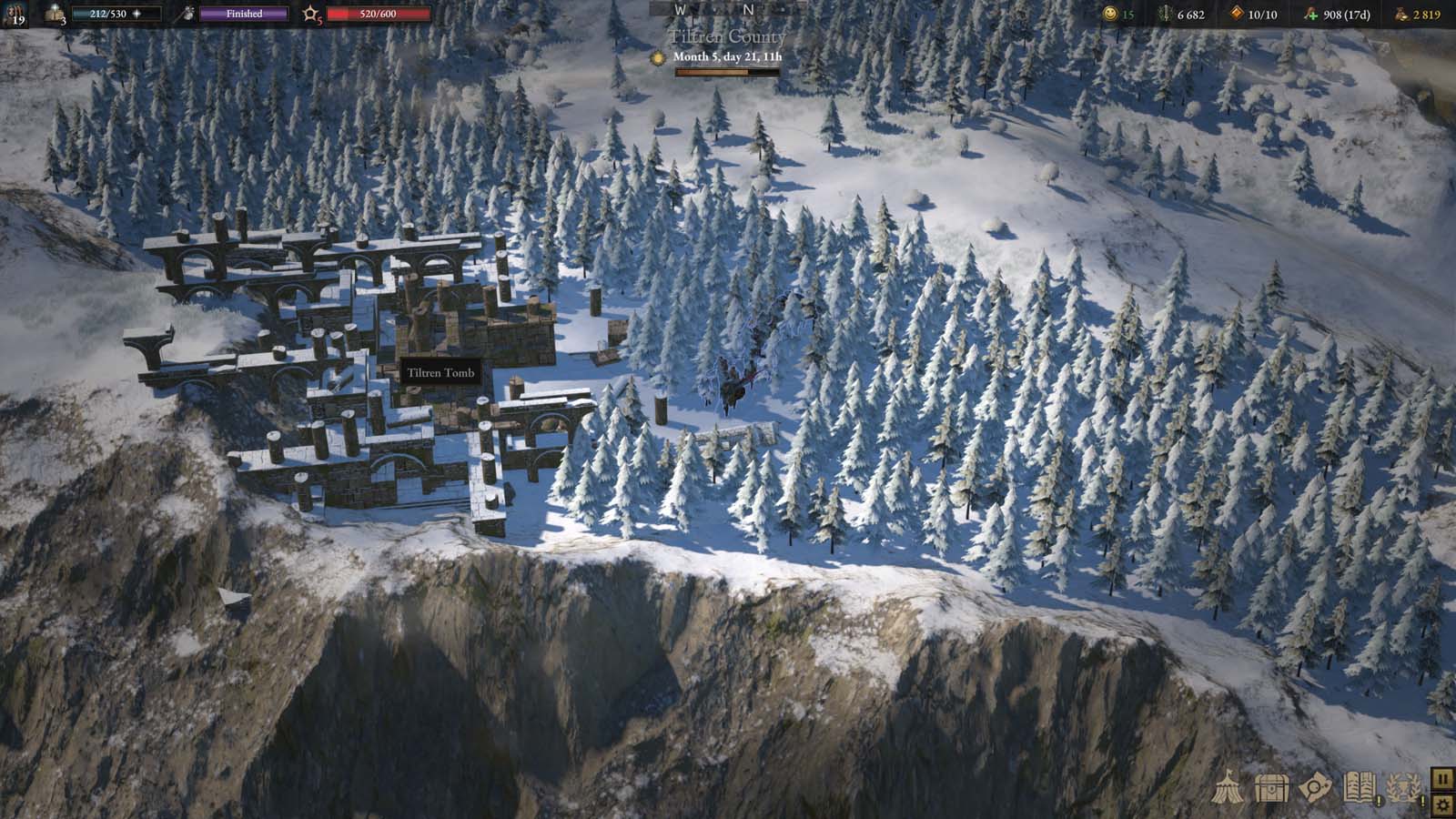
Task: Open the achievements laurel trophy icon
Action: pyautogui.click(x=1406, y=784)
